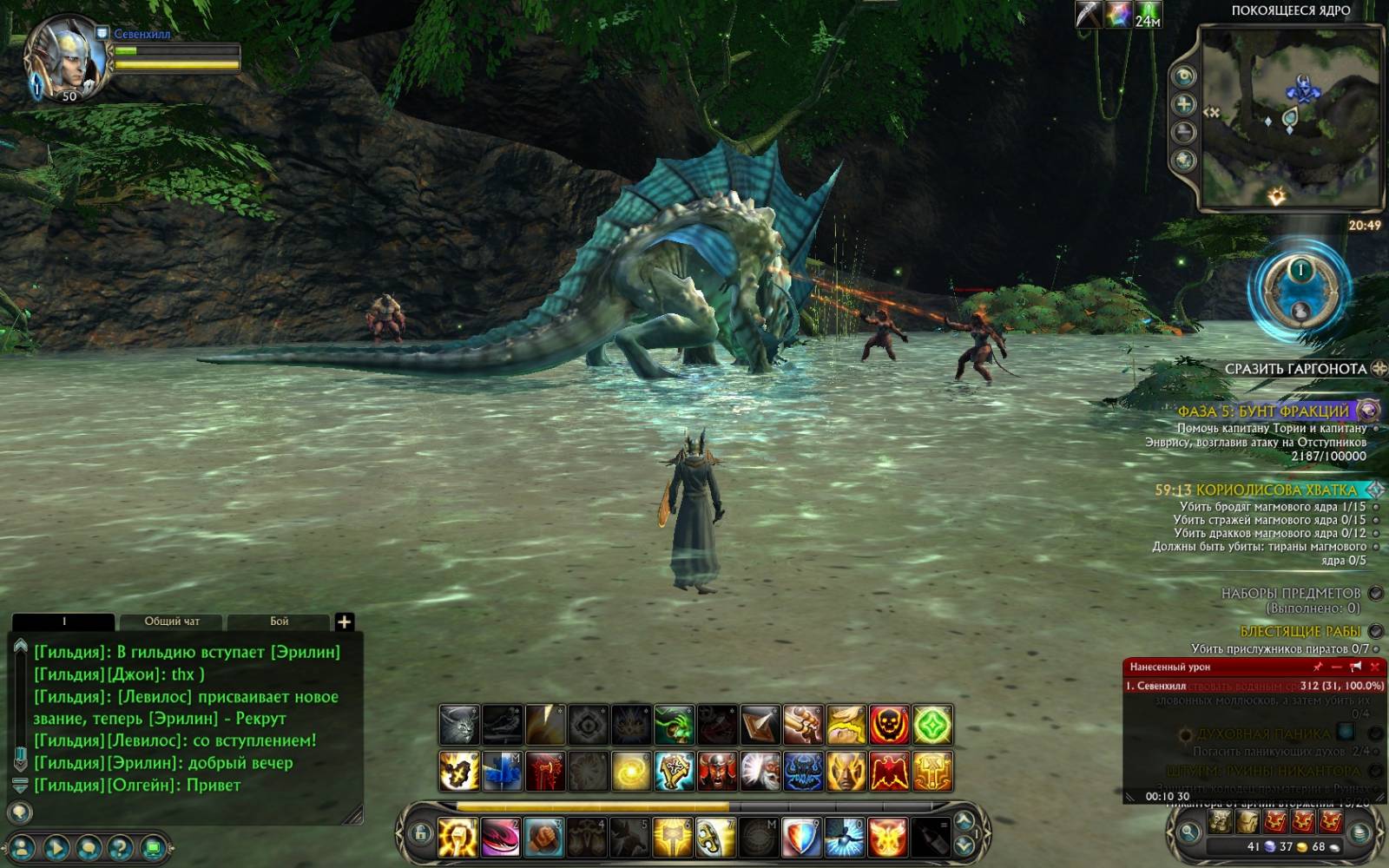This screenshot has height=868, width=1389.
Task: Toggle the action bar padlock
Action: point(421,834)
